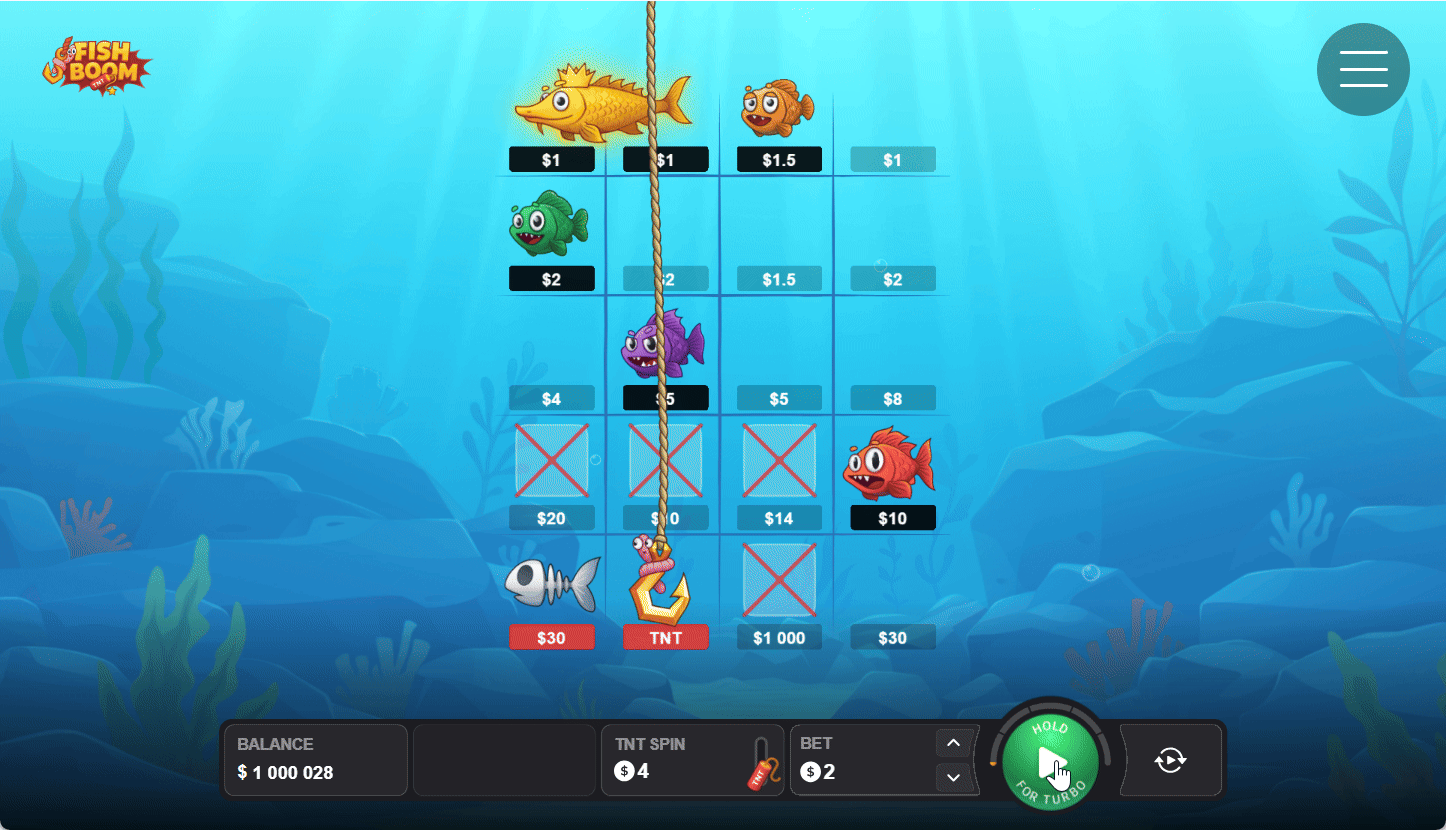Image resolution: width=1446 pixels, height=830 pixels.
Task: Click the $1 000 prize label
Action: (x=779, y=636)
